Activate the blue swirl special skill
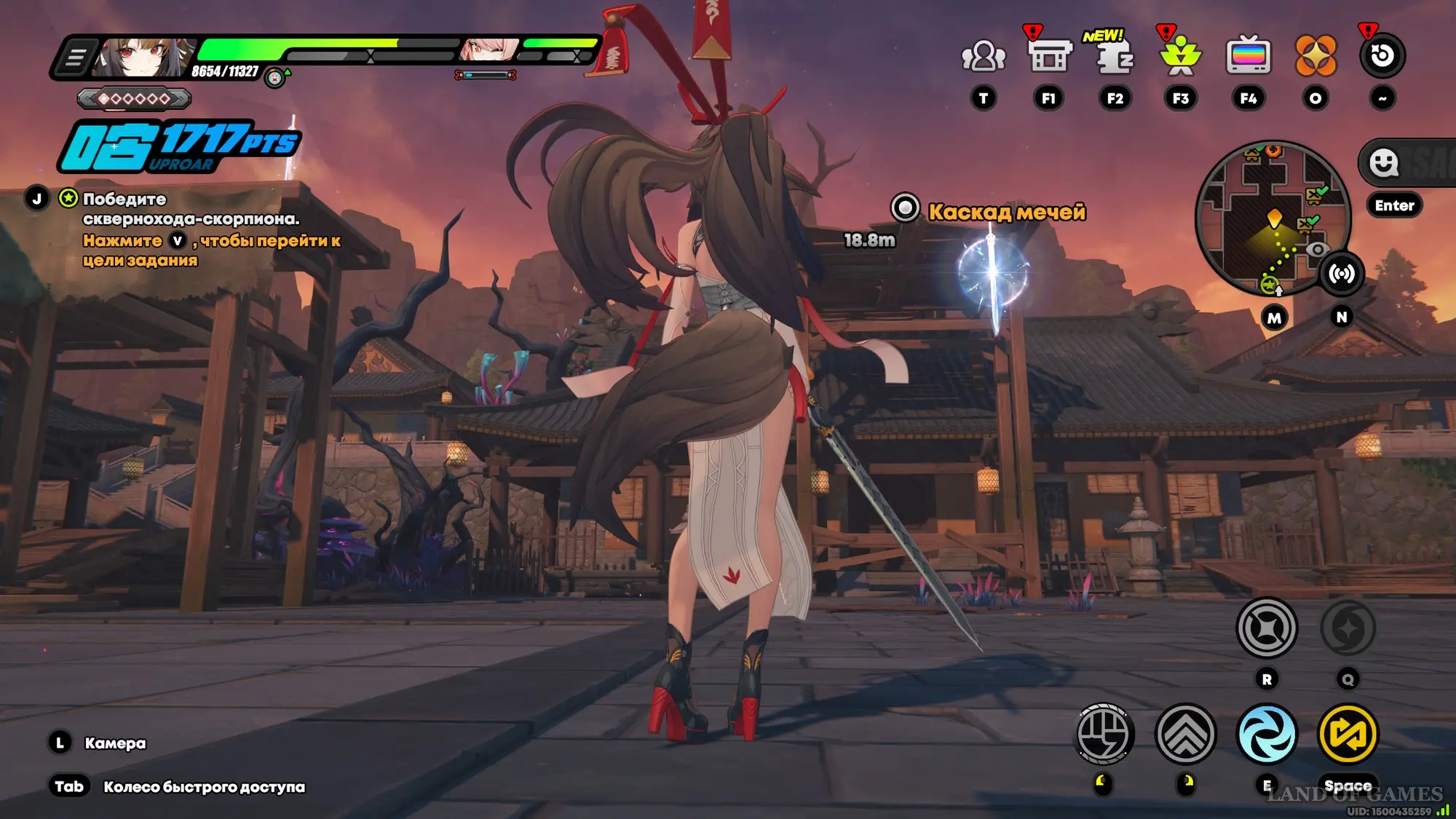Screen dimensions: 1456x819 pyautogui.click(x=1267, y=735)
